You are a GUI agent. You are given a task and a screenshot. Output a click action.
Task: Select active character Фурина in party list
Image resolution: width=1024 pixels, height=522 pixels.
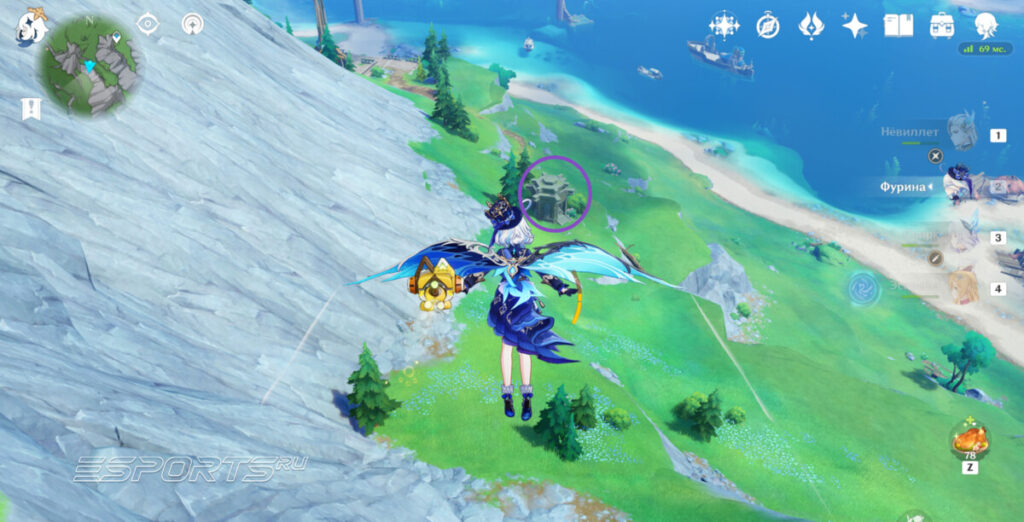click(x=962, y=186)
